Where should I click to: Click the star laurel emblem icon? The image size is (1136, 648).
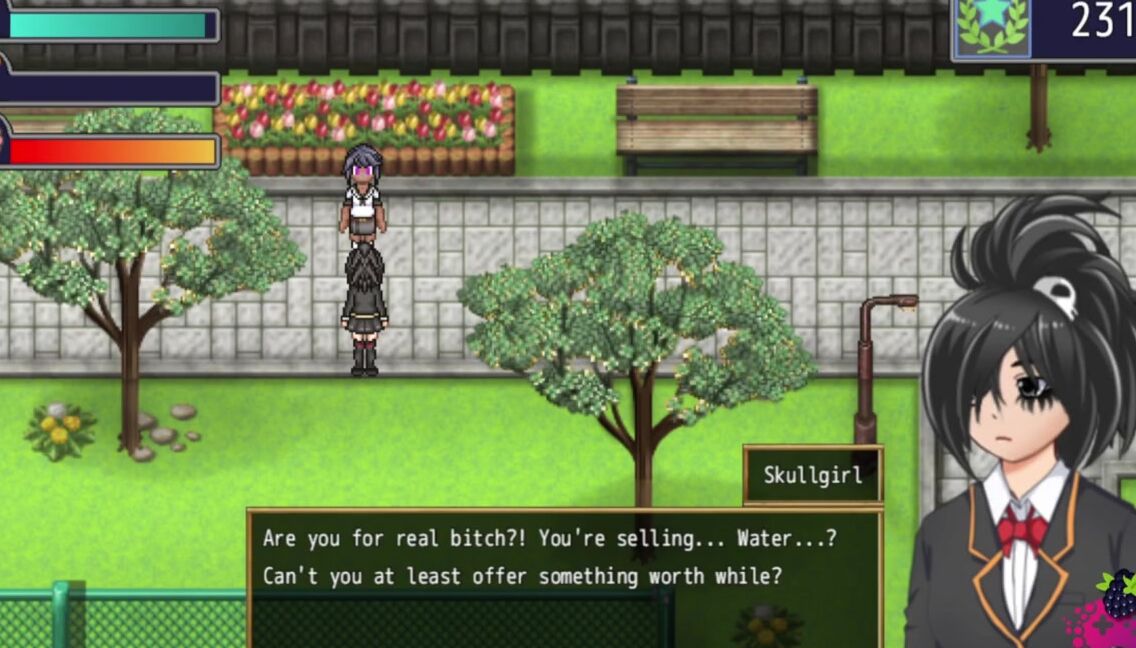coord(993,27)
